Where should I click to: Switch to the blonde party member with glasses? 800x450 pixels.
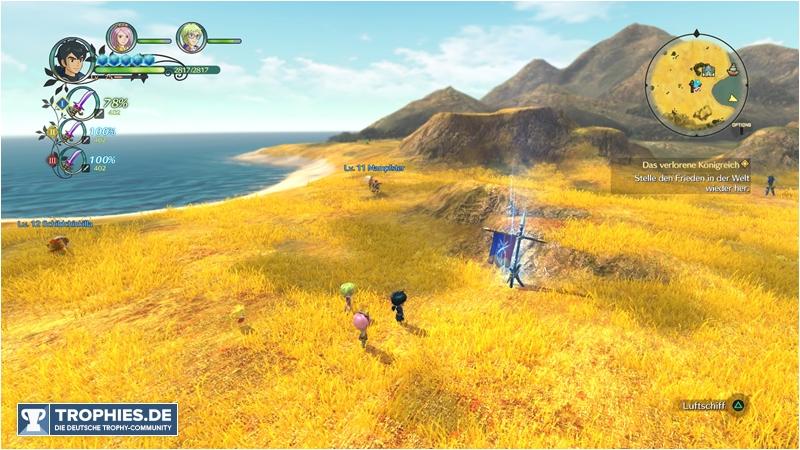click(190, 37)
